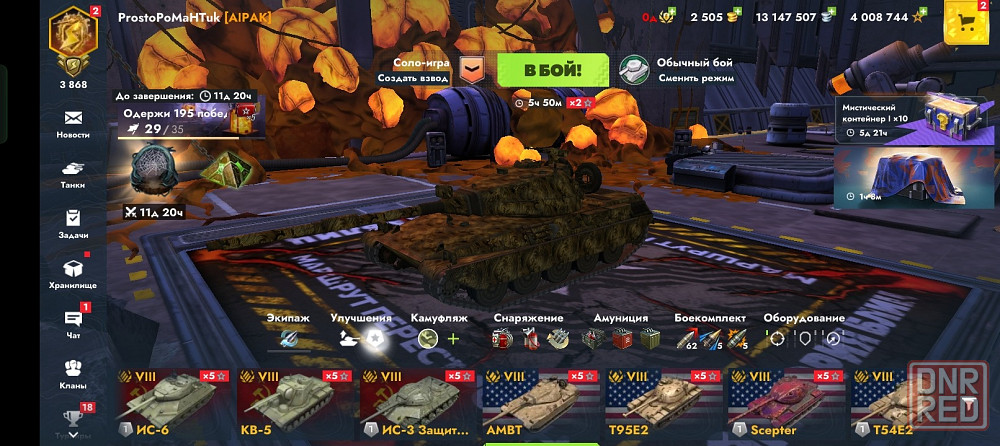
Task: Open the Задачи tasks menu
Action: tap(73, 223)
